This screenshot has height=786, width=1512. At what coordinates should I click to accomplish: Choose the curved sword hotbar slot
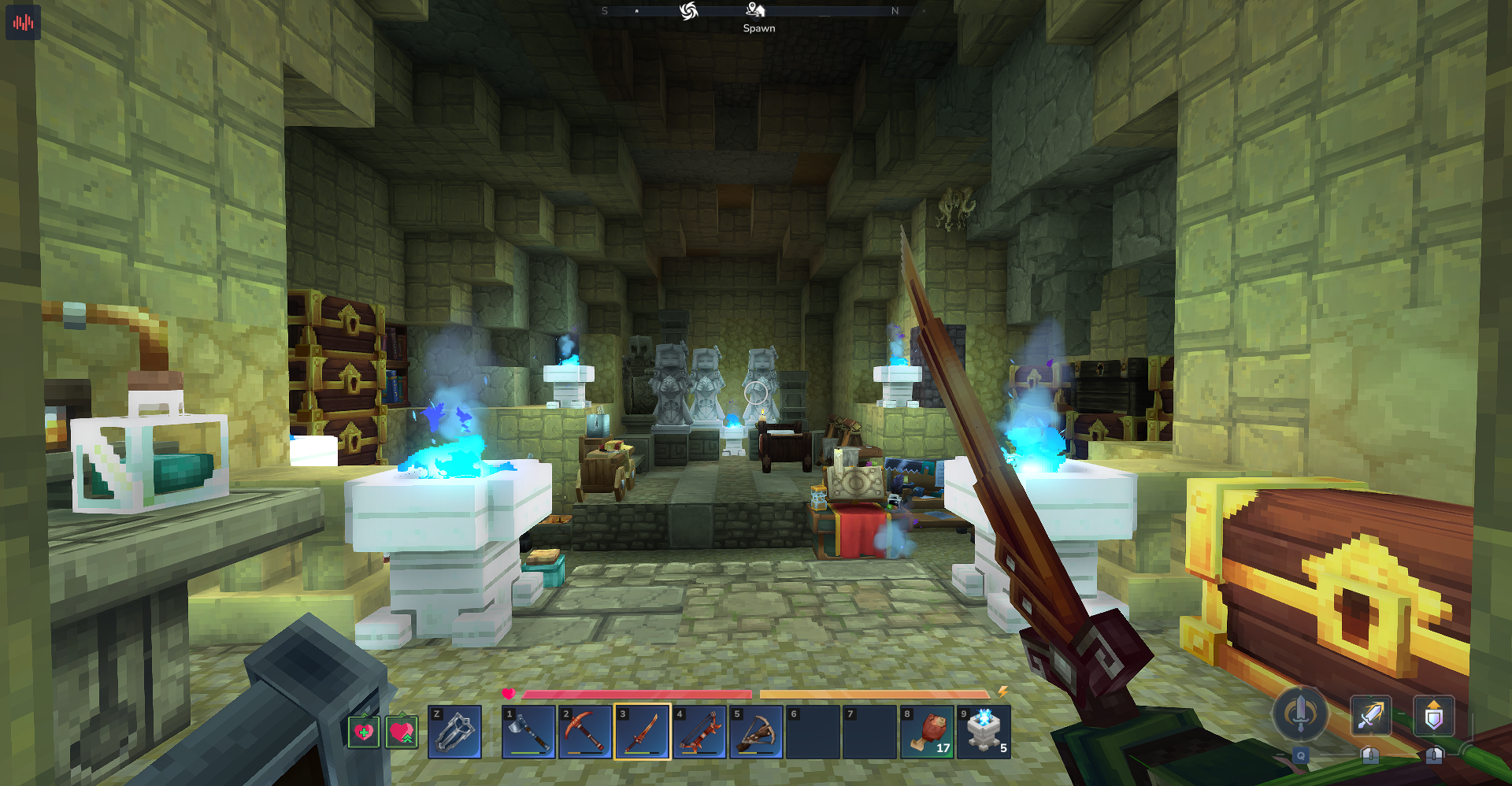642,732
